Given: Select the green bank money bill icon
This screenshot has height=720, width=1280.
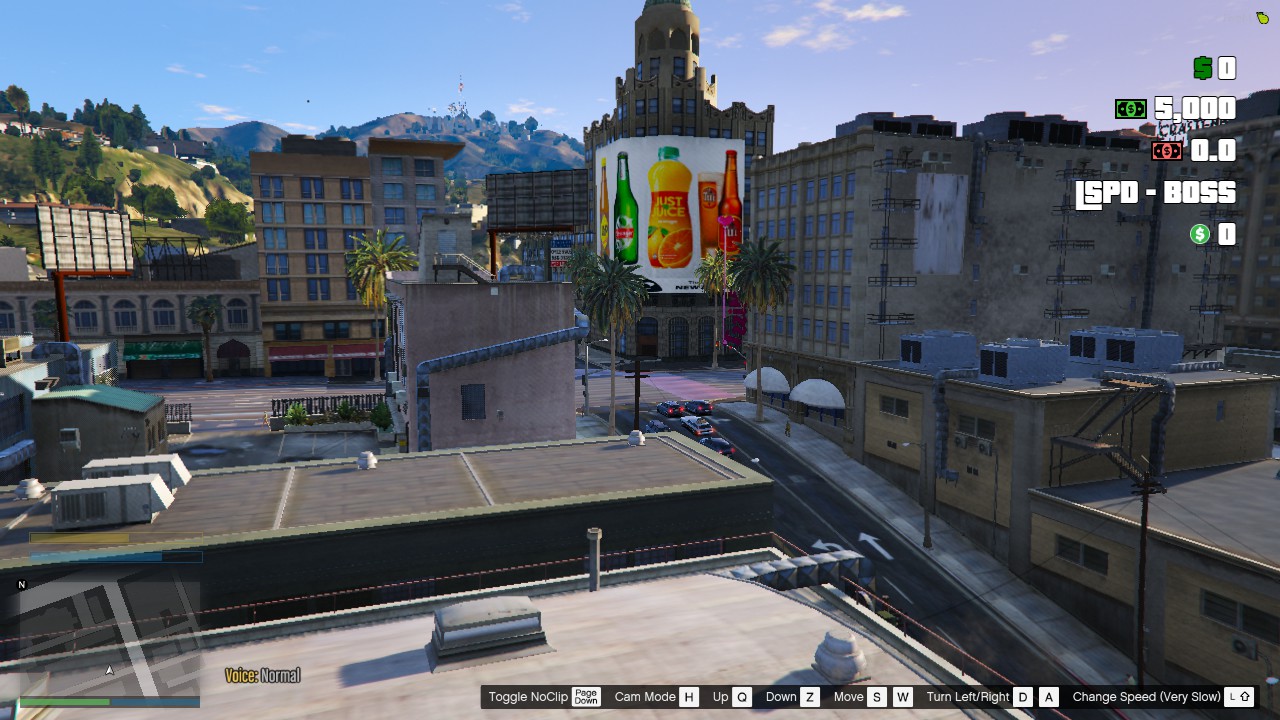Looking at the screenshot, I should (1129, 108).
